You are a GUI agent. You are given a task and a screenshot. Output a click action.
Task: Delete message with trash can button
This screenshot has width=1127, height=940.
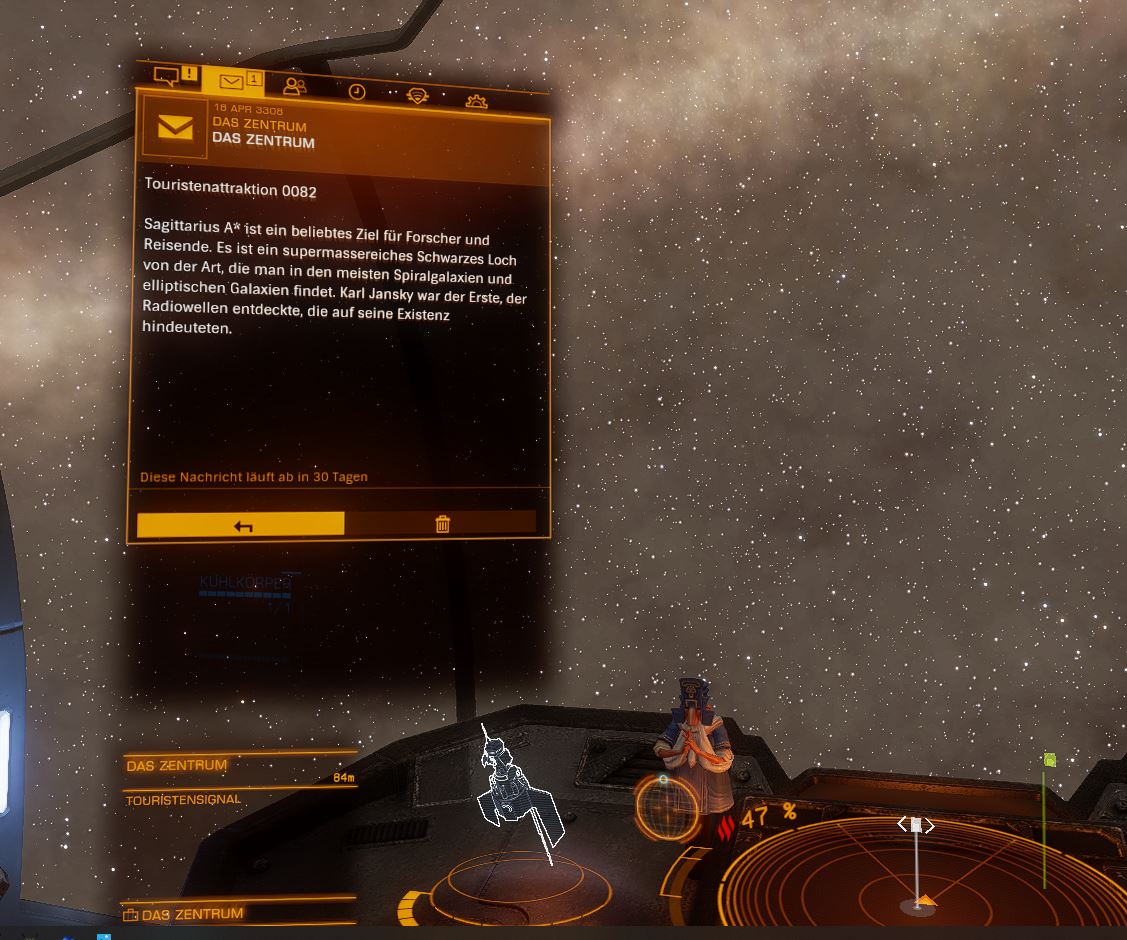pos(442,524)
